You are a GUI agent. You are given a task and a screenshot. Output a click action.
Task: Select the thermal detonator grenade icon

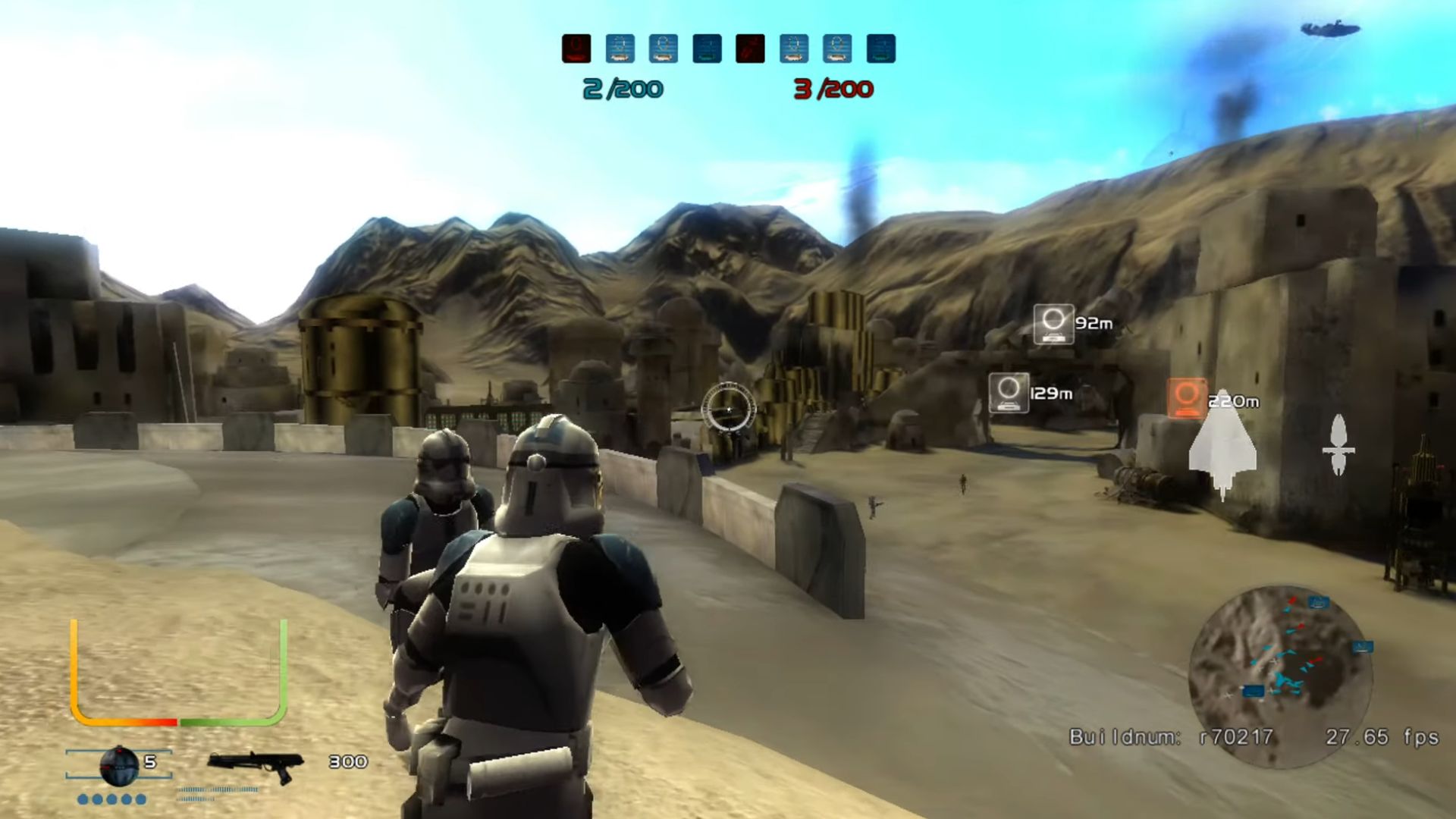pos(118,766)
